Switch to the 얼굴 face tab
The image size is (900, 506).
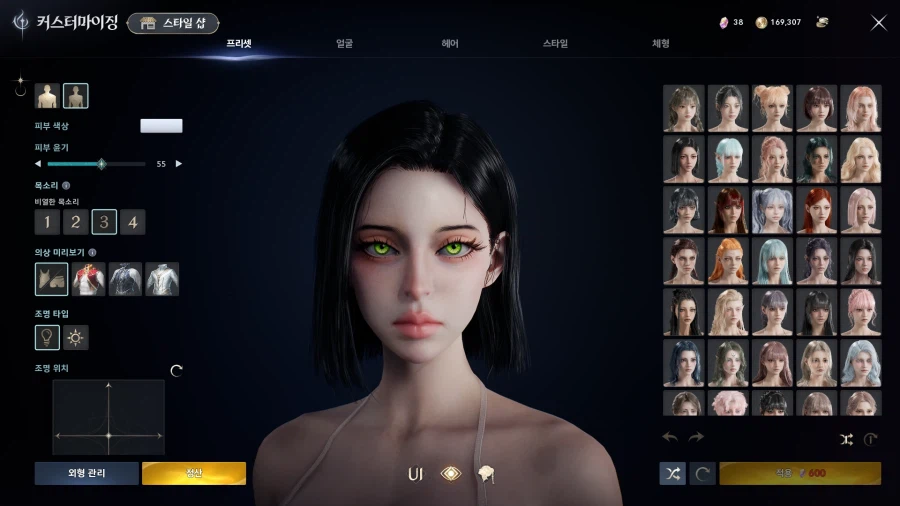(344, 44)
